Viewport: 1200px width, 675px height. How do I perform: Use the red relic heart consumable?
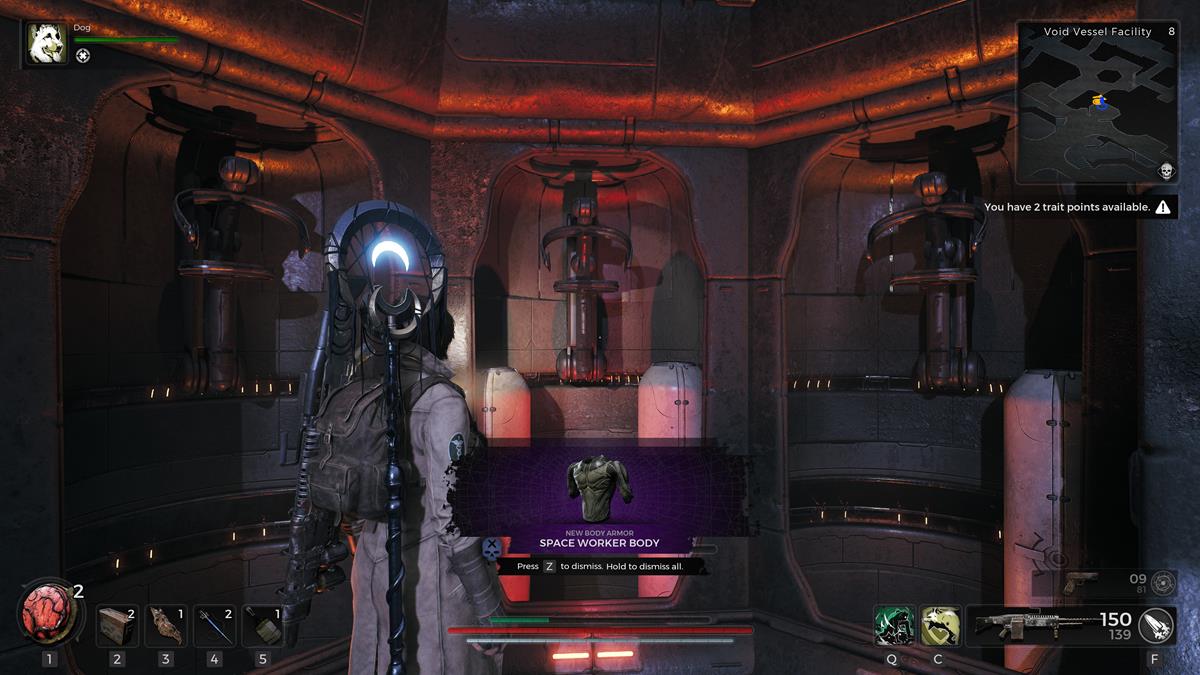[x=46, y=614]
